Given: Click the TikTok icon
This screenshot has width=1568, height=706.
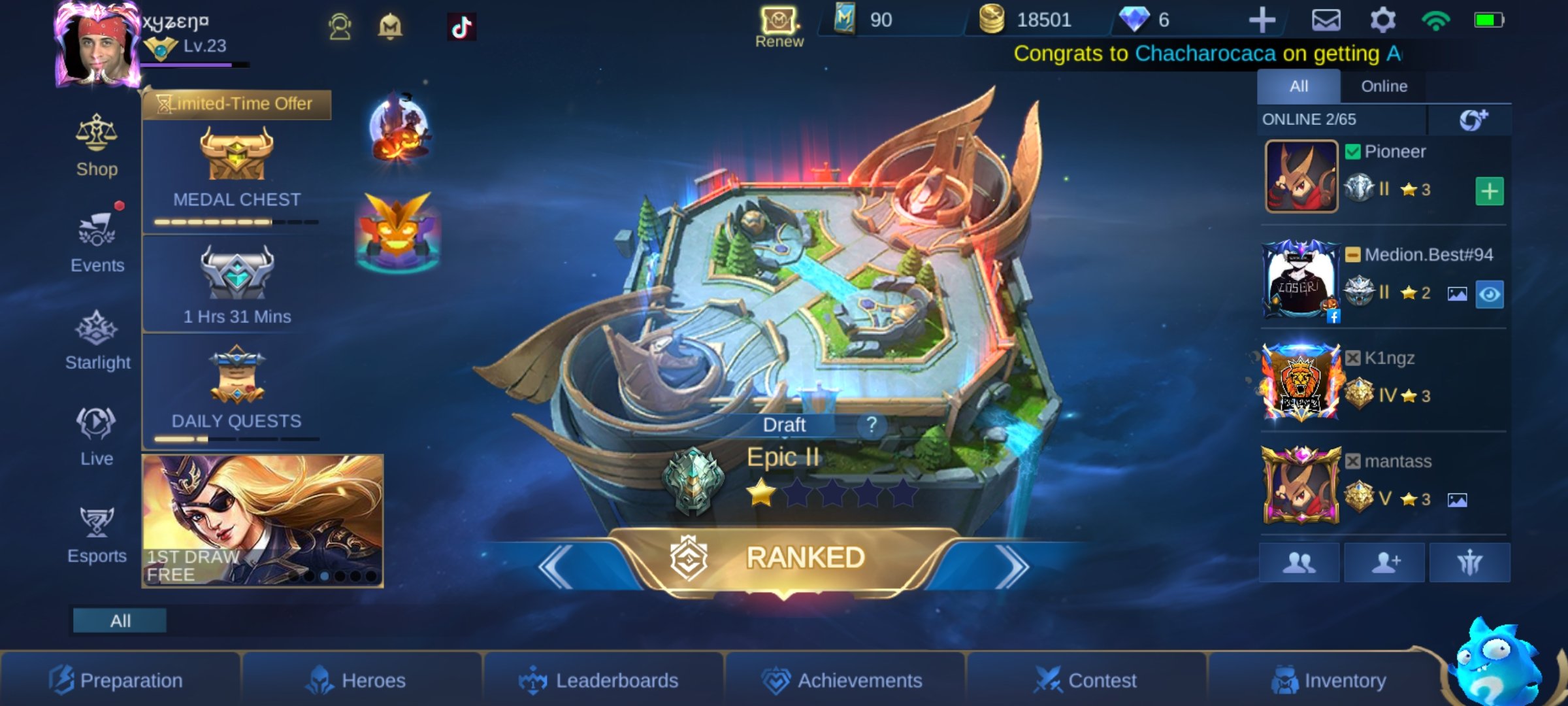Looking at the screenshot, I should pos(461,27).
